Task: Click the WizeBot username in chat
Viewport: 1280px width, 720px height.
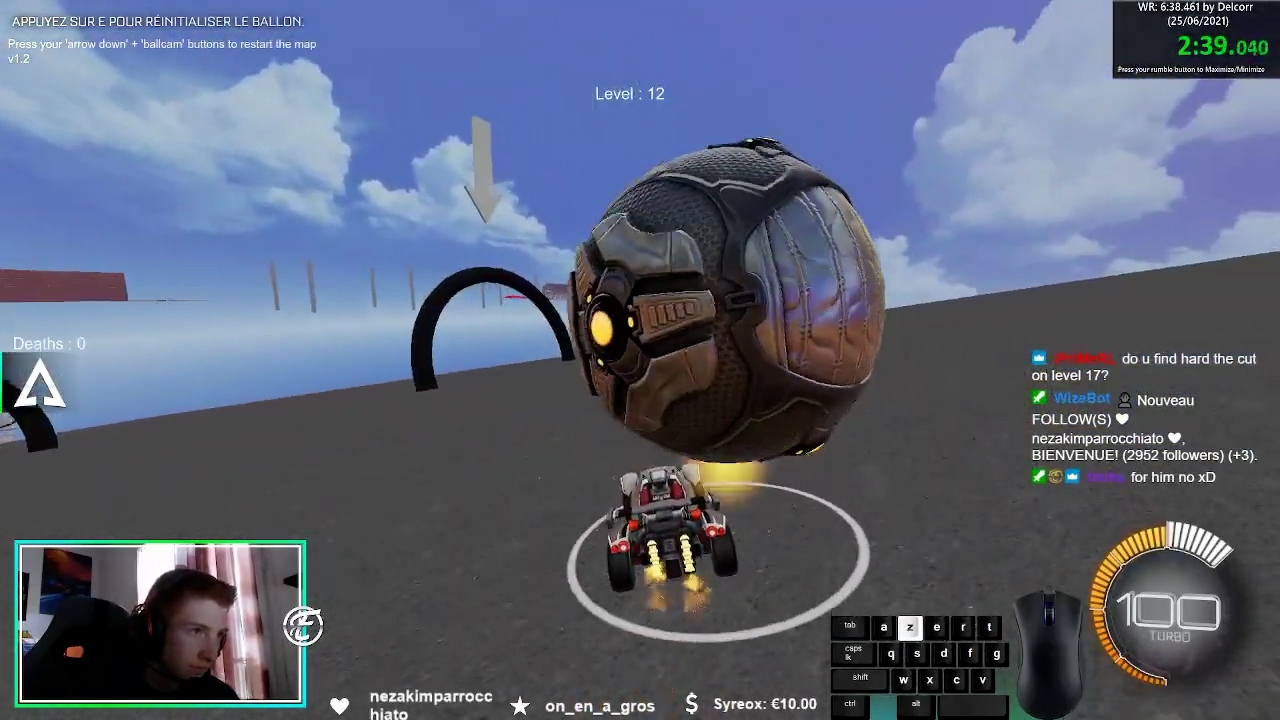Action: 1081,398
